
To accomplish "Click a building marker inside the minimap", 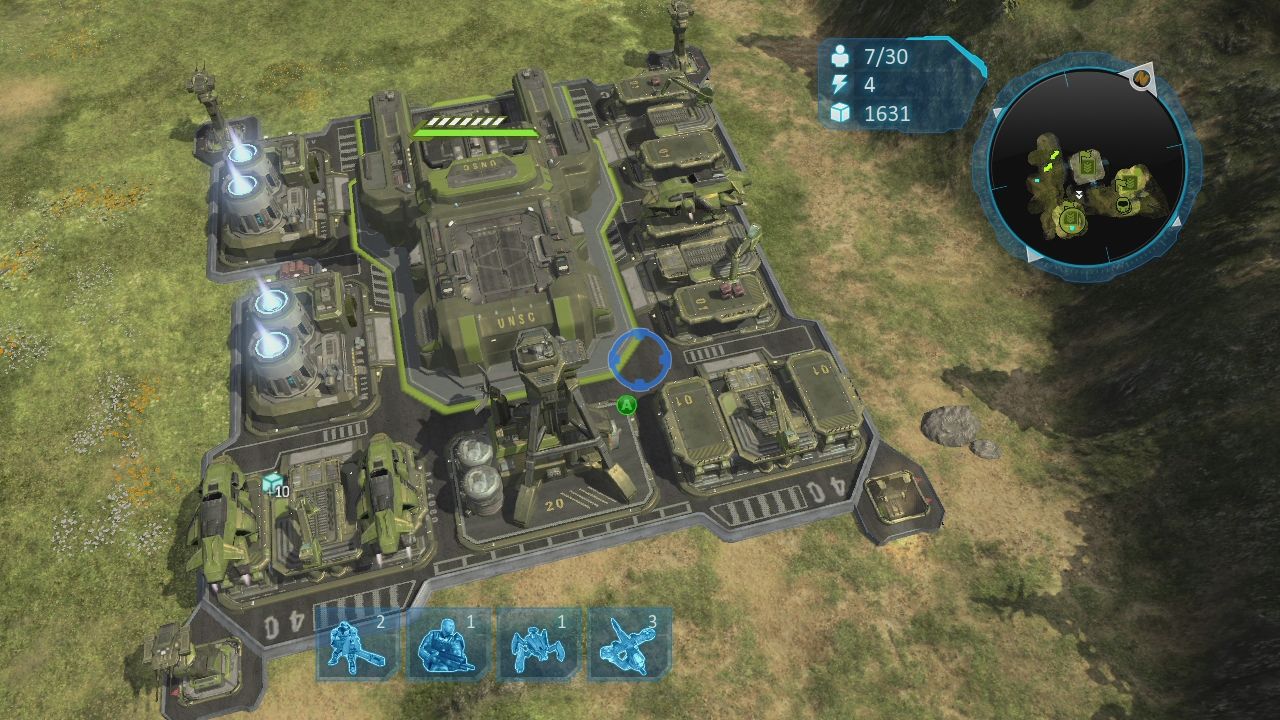I will [1088, 163].
